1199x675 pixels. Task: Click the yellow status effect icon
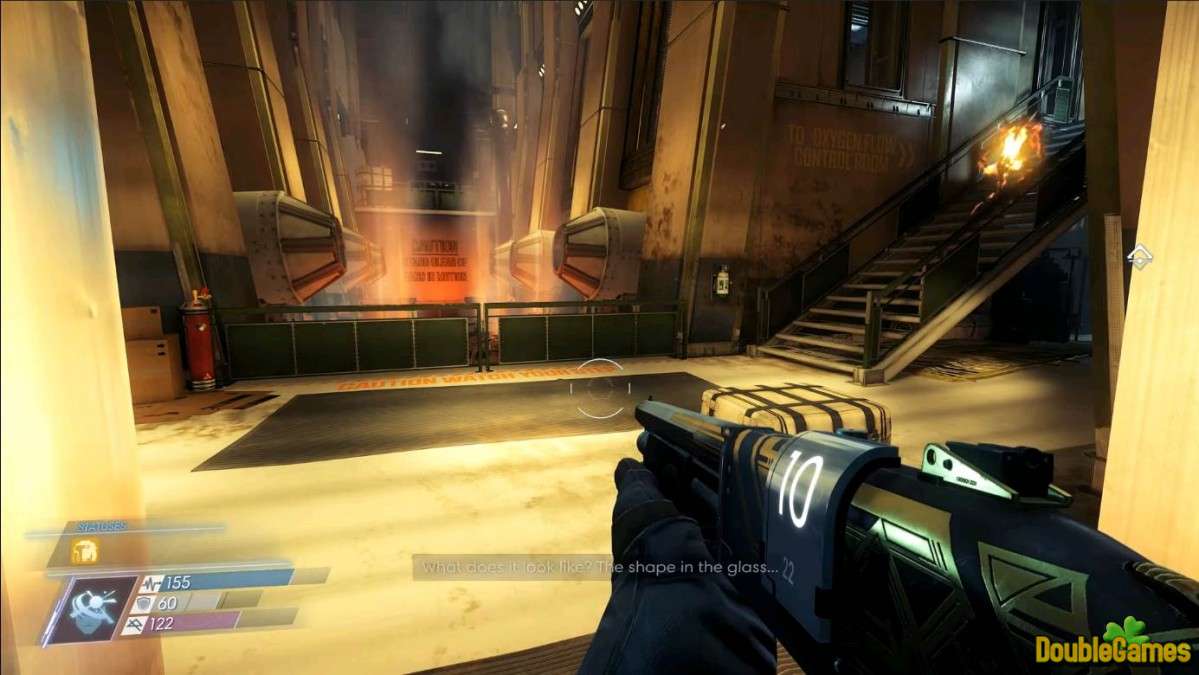coord(83,551)
